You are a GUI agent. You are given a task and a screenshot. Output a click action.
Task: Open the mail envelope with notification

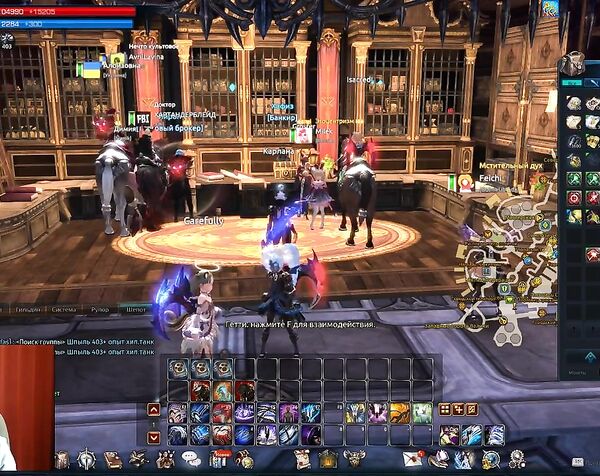click(412, 459)
